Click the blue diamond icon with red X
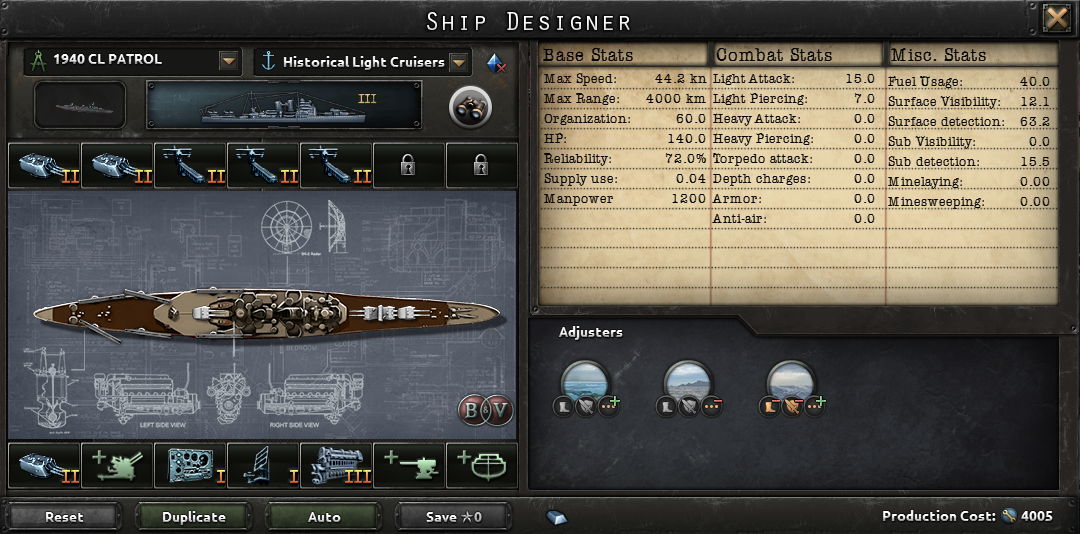Image resolution: width=1080 pixels, height=534 pixels. pyautogui.click(x=496, y=63)
